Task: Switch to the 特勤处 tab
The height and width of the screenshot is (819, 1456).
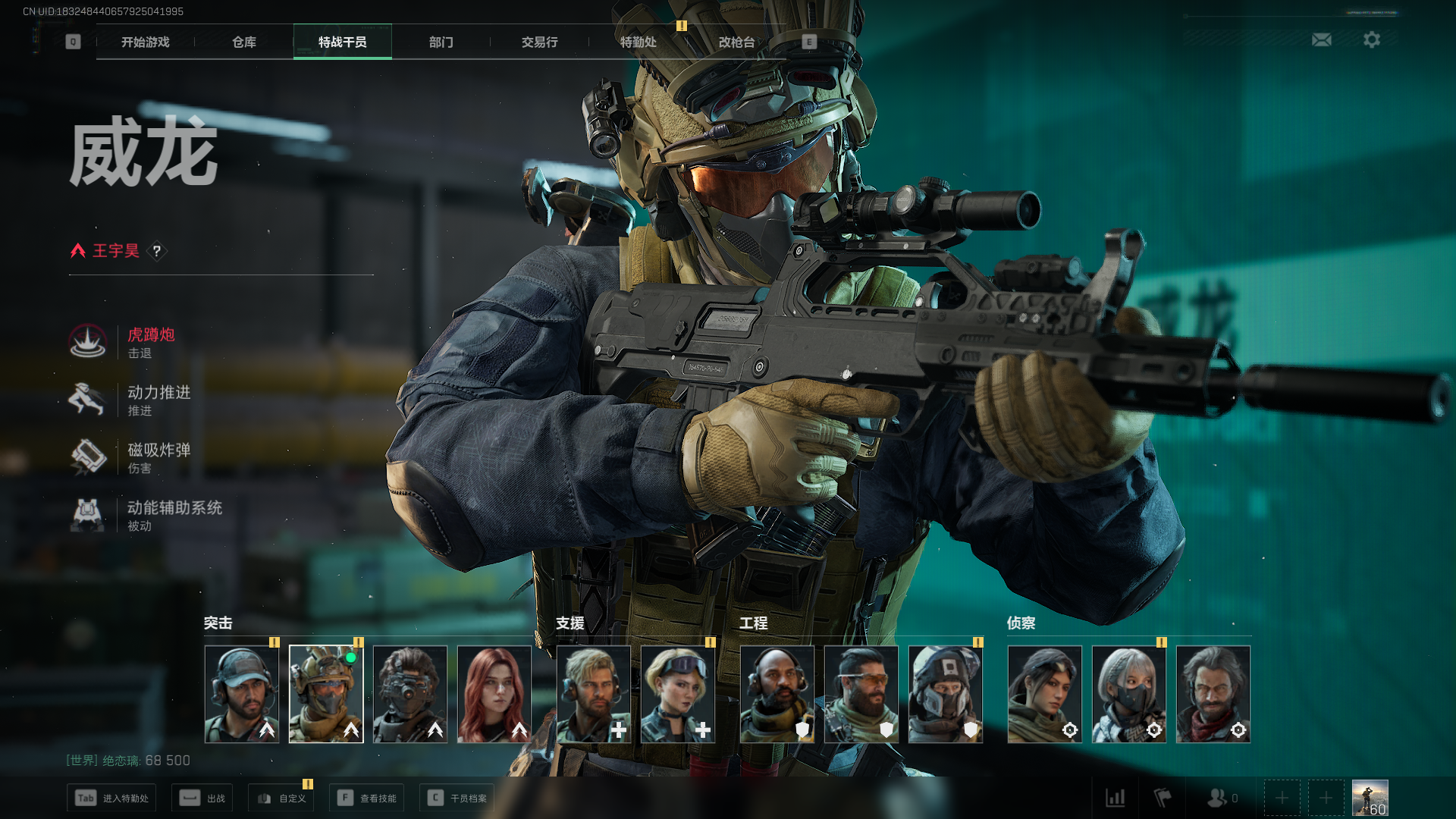Action: pyautogui.click(x=638, y=42)
